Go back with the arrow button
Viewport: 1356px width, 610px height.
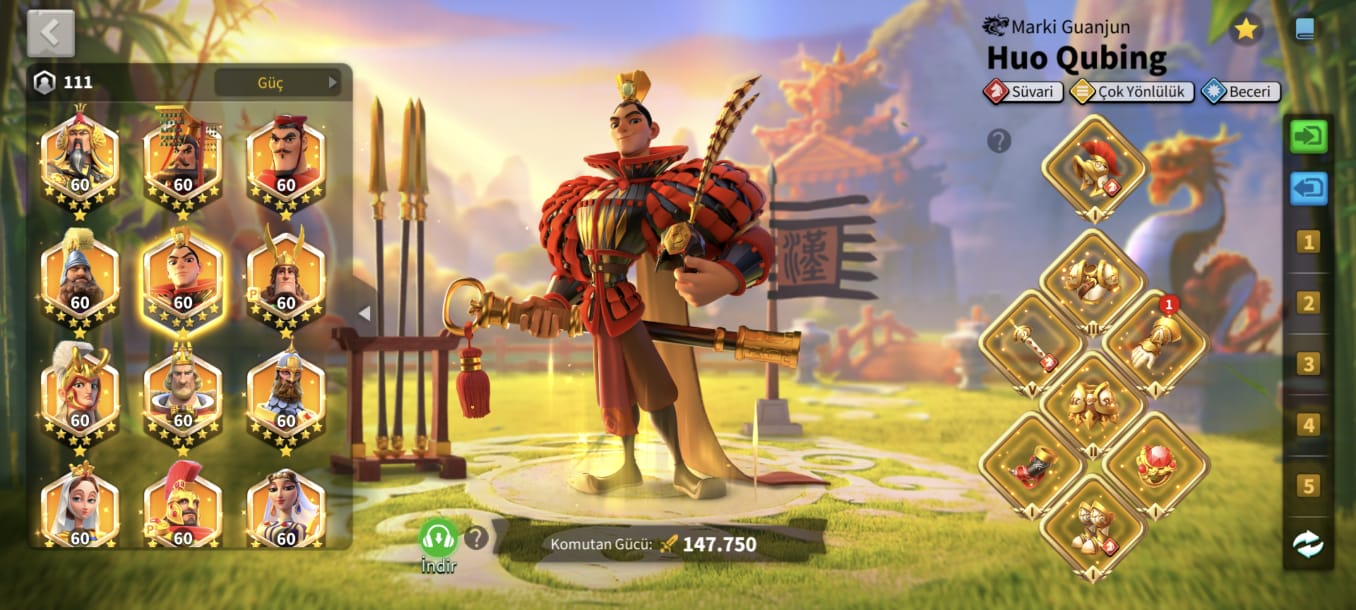click(51, 34)
